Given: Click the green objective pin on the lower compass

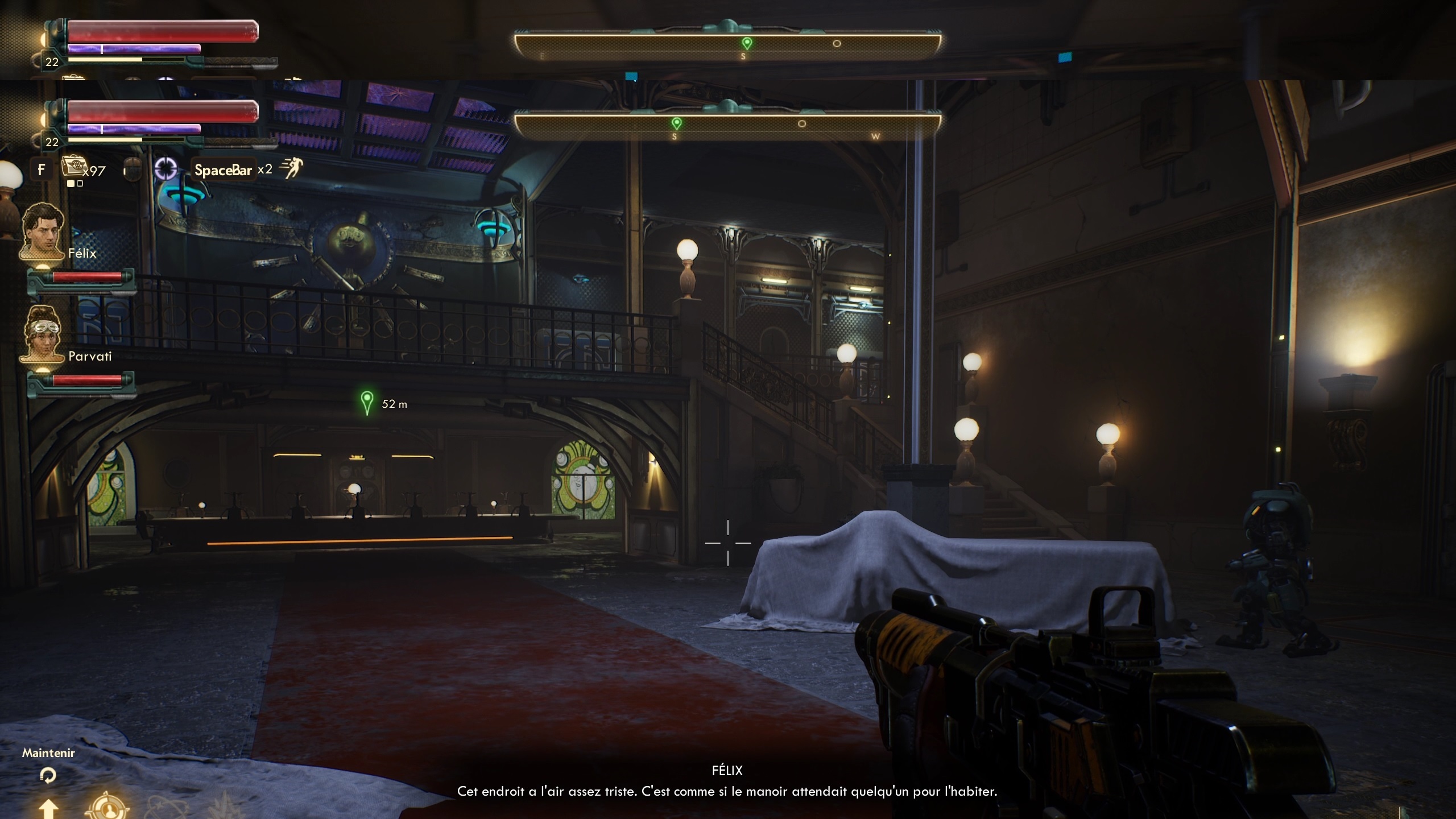Looking at the screenshot, I should [676, 123].
